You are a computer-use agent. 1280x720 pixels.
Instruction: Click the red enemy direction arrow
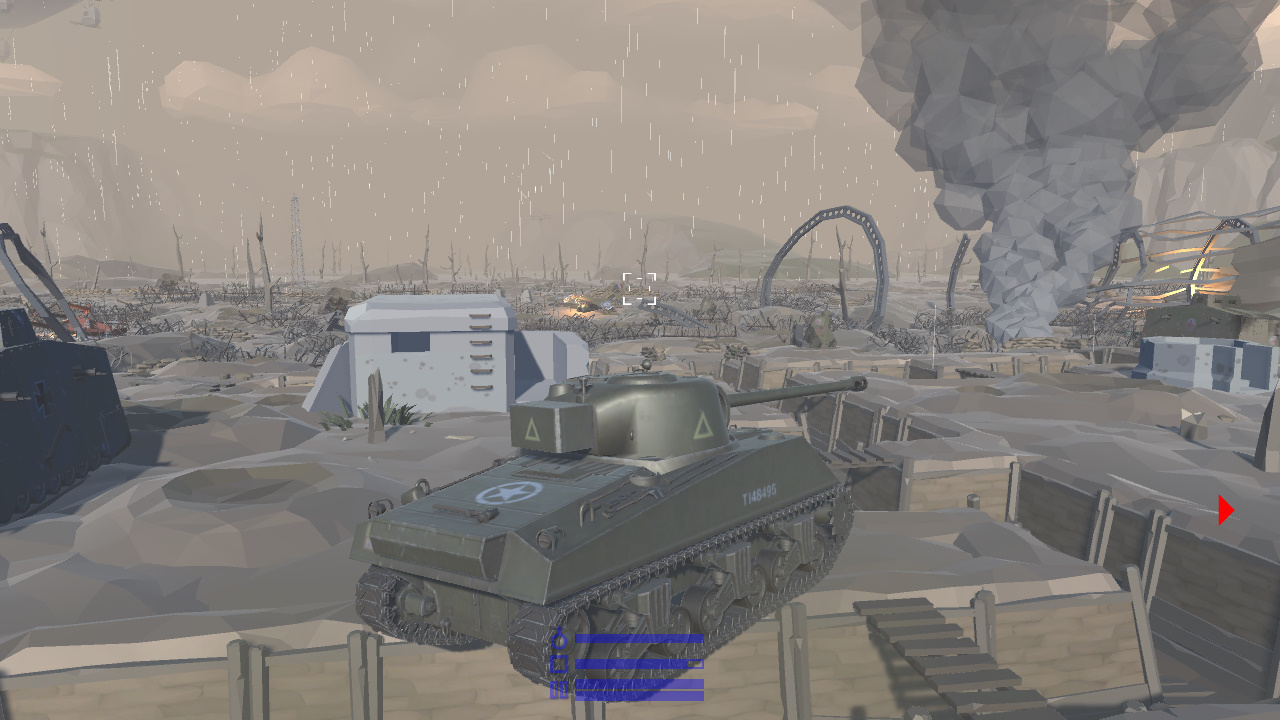(x=1224, y=509)
